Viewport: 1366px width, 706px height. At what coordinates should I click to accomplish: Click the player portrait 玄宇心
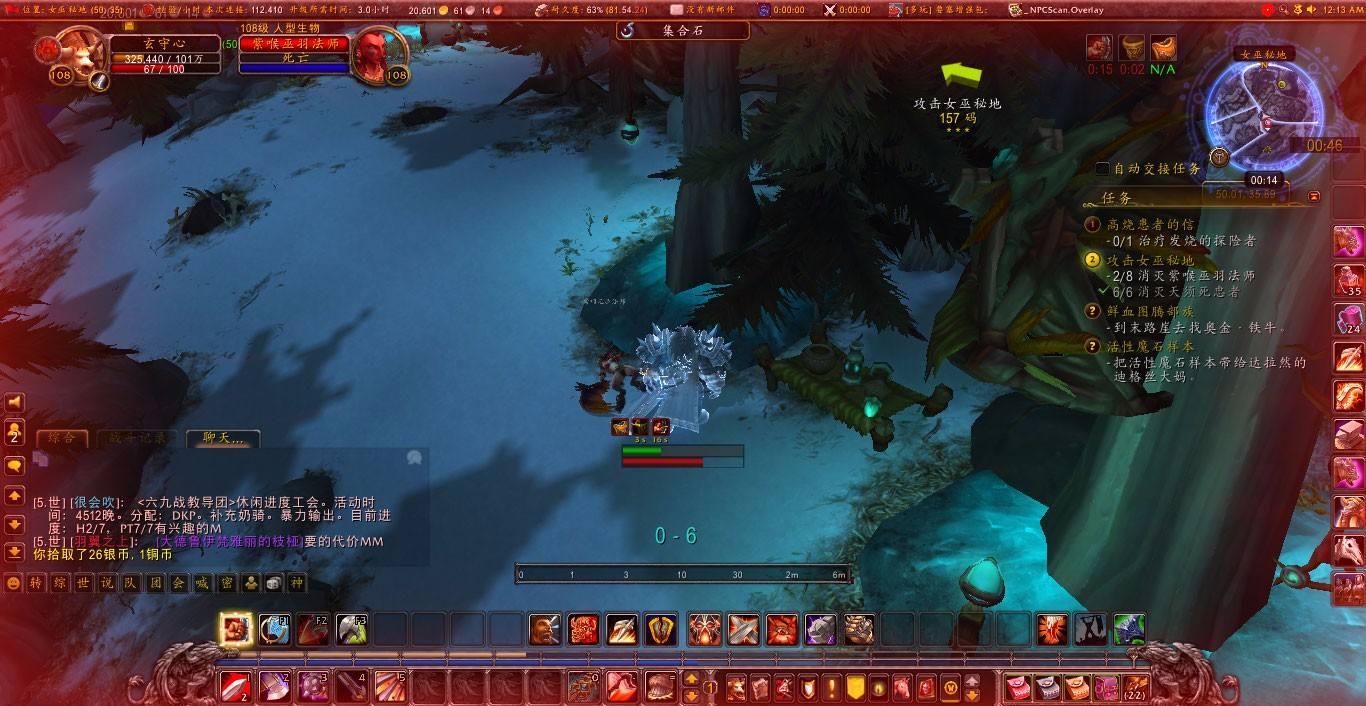(80, 56)
